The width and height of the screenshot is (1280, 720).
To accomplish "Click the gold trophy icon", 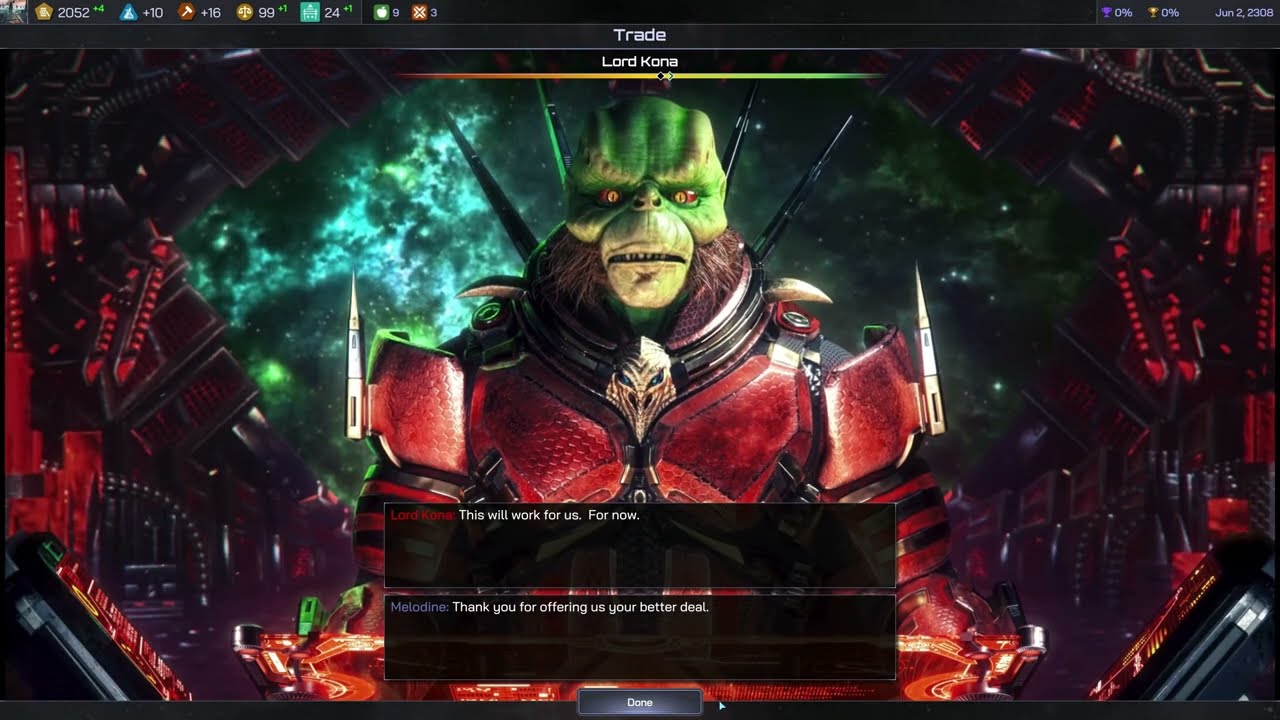I will [x=1152, y=12].
